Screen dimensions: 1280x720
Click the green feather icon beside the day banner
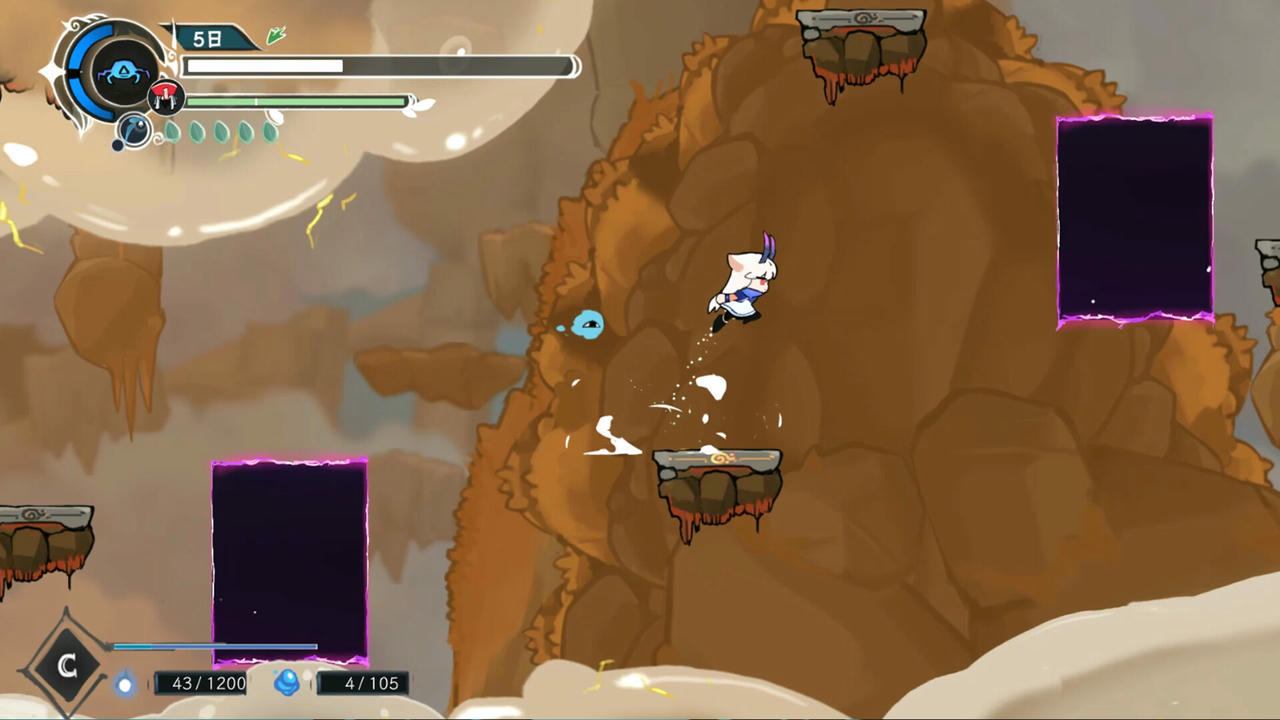276,35
